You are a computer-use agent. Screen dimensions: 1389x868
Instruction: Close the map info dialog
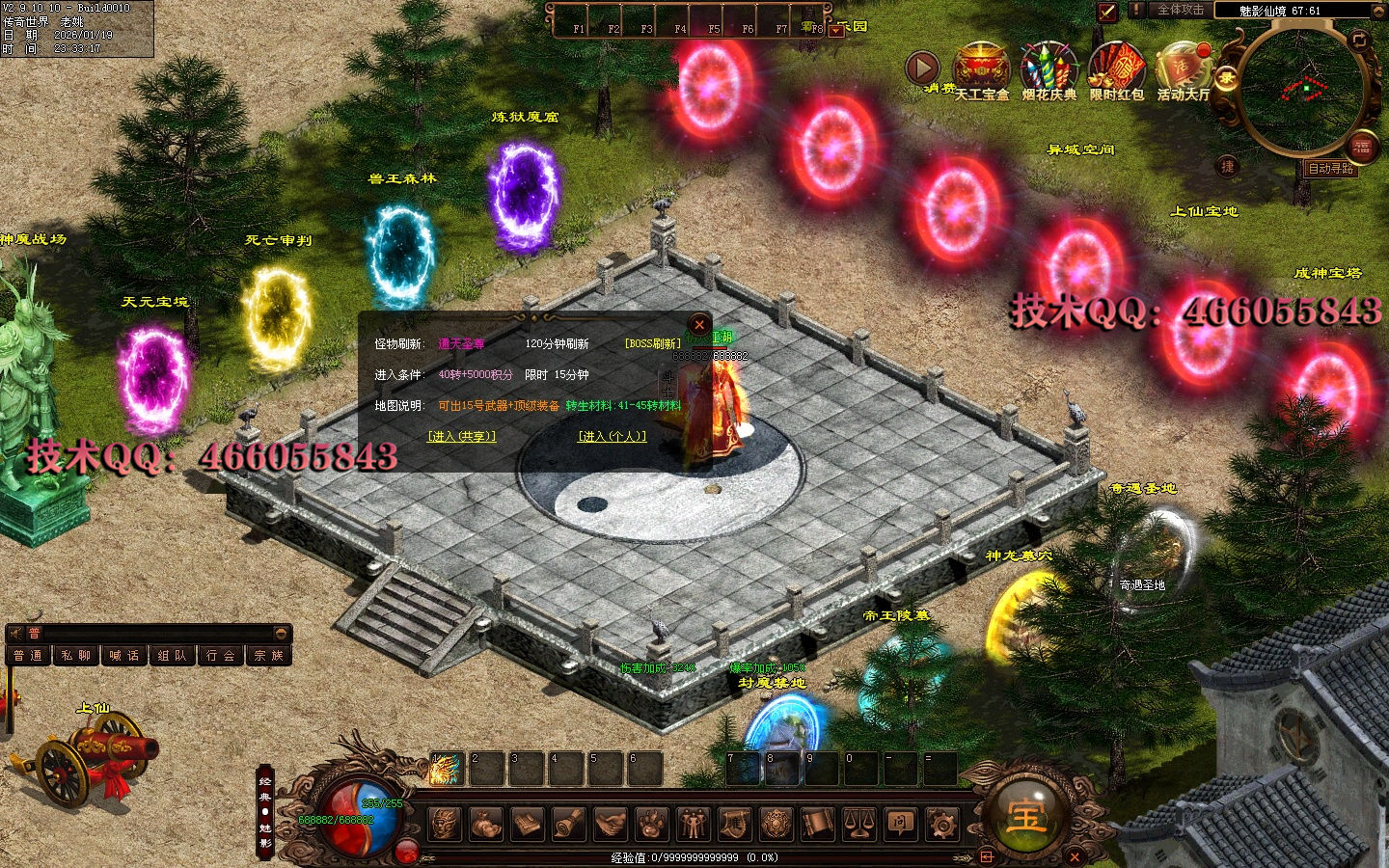pos(699,325)
